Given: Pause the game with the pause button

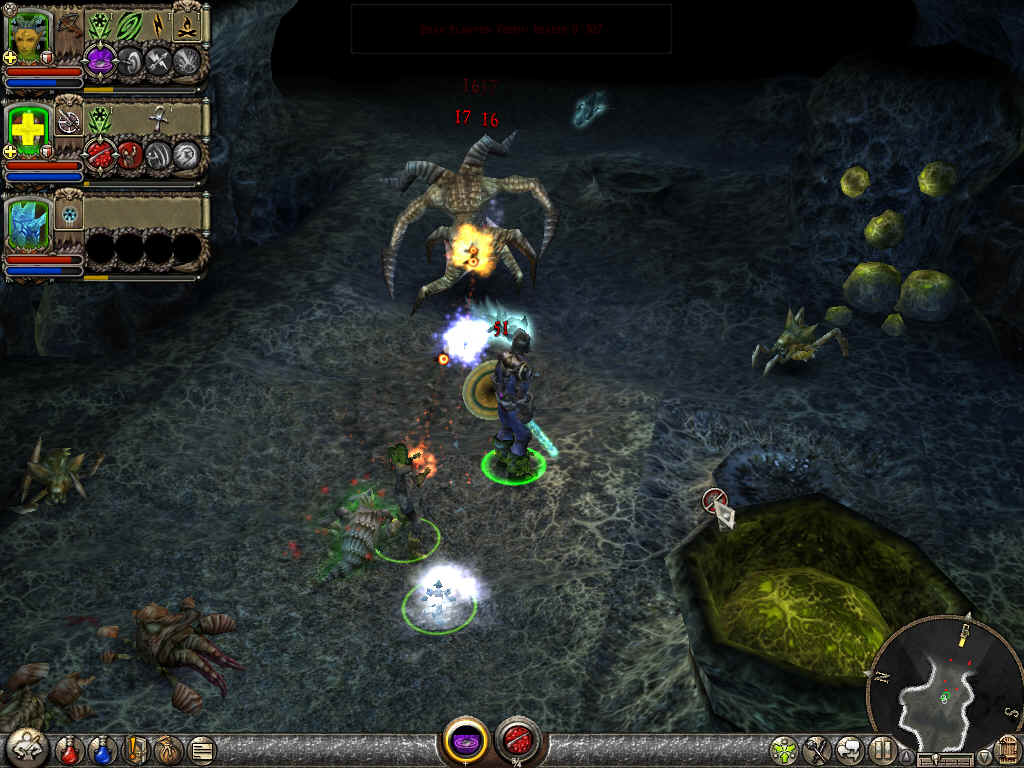Looking at the screenshot, I should (882, 748).
